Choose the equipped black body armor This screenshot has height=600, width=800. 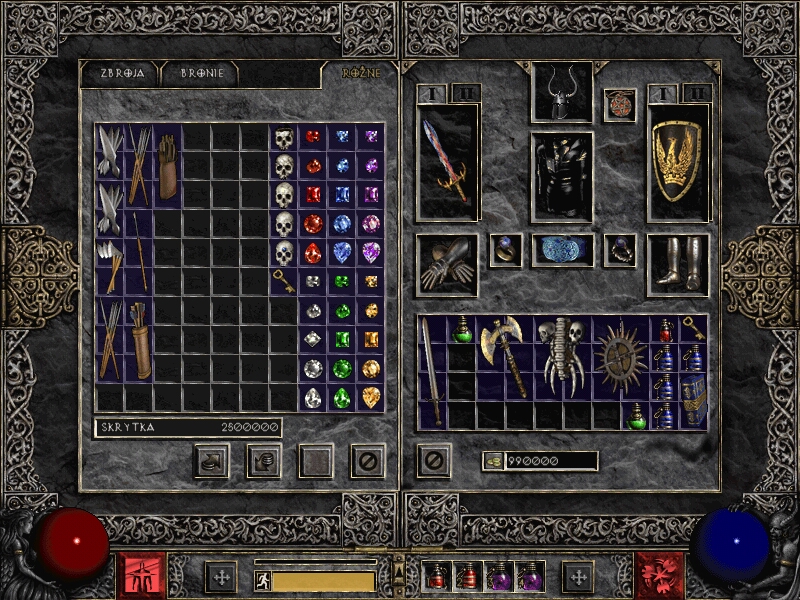(x=561, y=176)
